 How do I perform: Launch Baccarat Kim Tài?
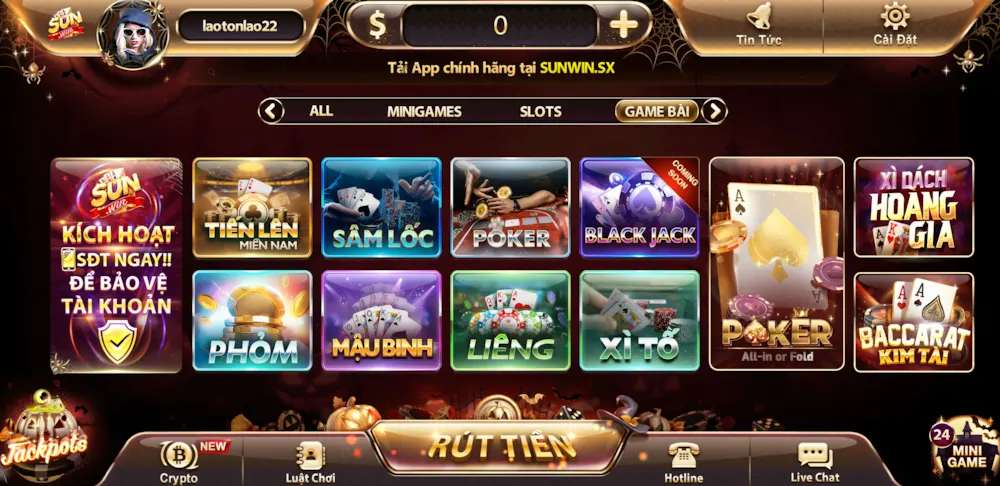click(913, 321)
